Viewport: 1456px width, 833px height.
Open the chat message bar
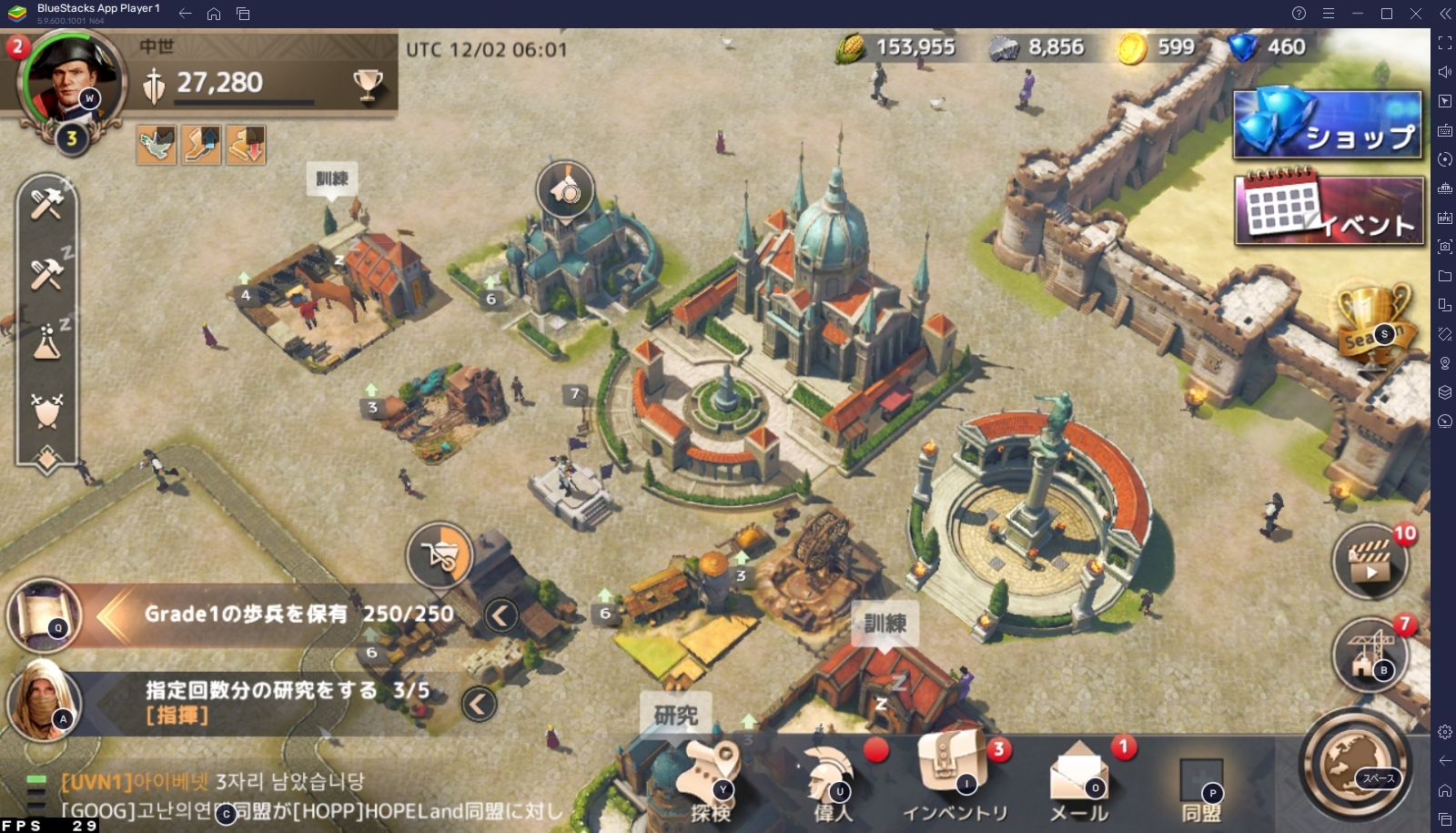[x=309, y=796]
